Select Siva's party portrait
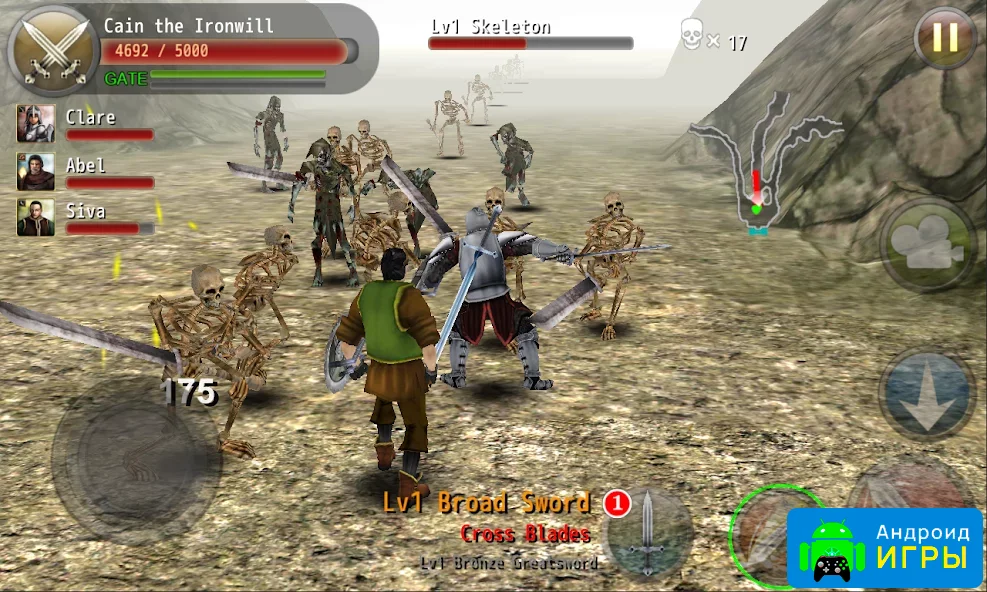The height and width of the screenshot is (592, 987). point(35,218)
